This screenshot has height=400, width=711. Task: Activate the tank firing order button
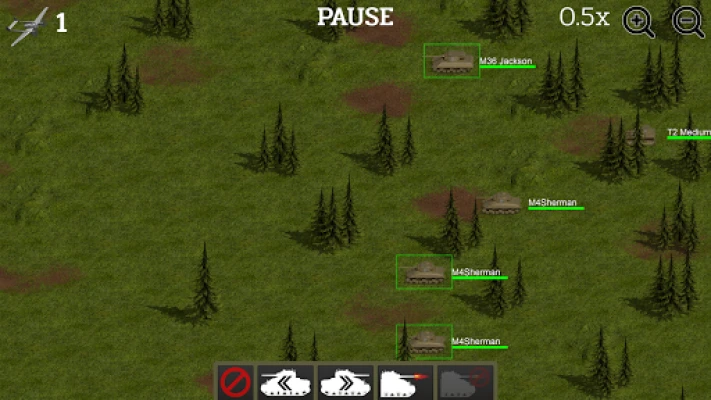403,381
